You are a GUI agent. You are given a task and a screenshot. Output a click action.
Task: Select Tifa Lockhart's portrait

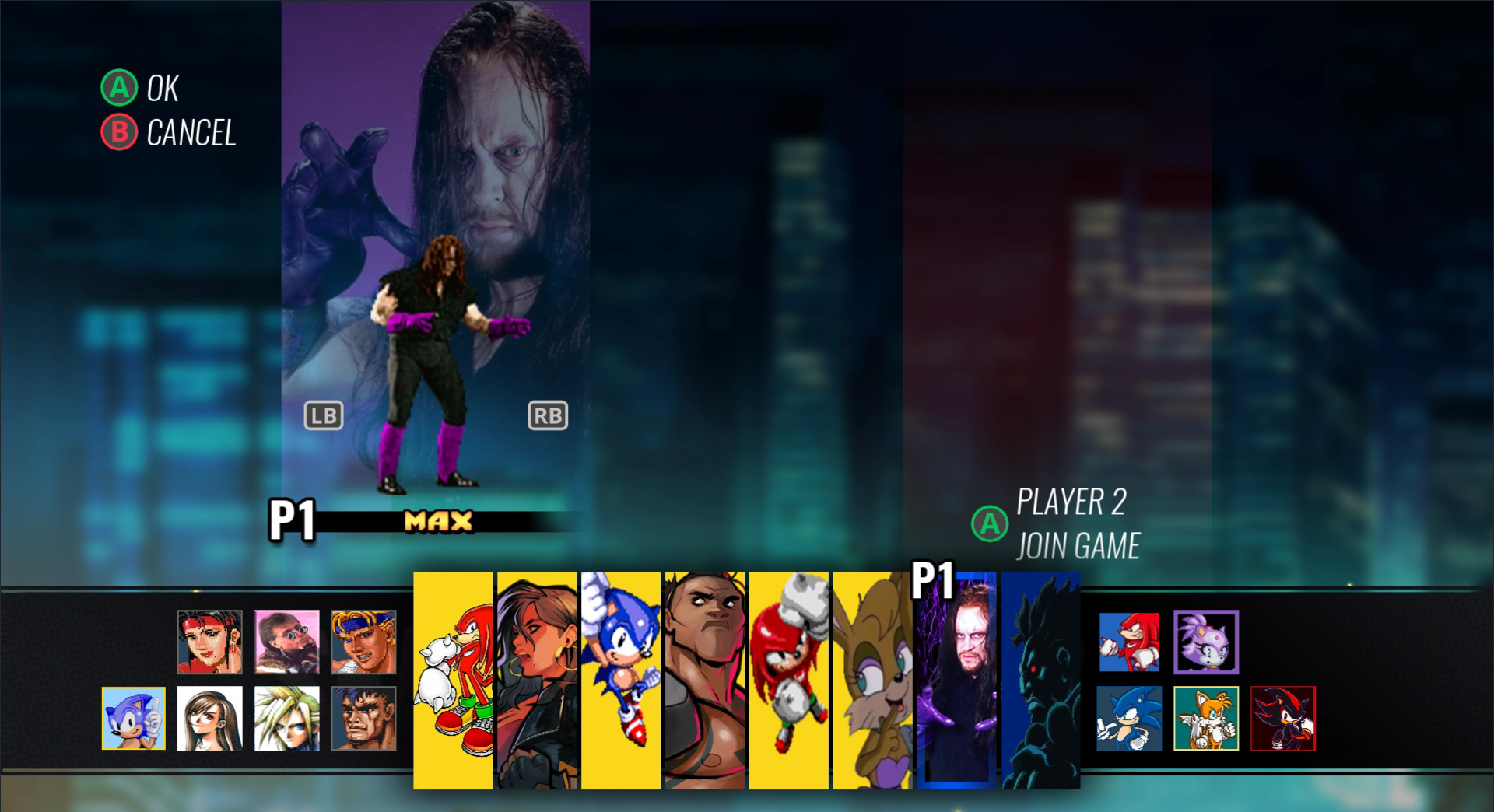[210, 719]
